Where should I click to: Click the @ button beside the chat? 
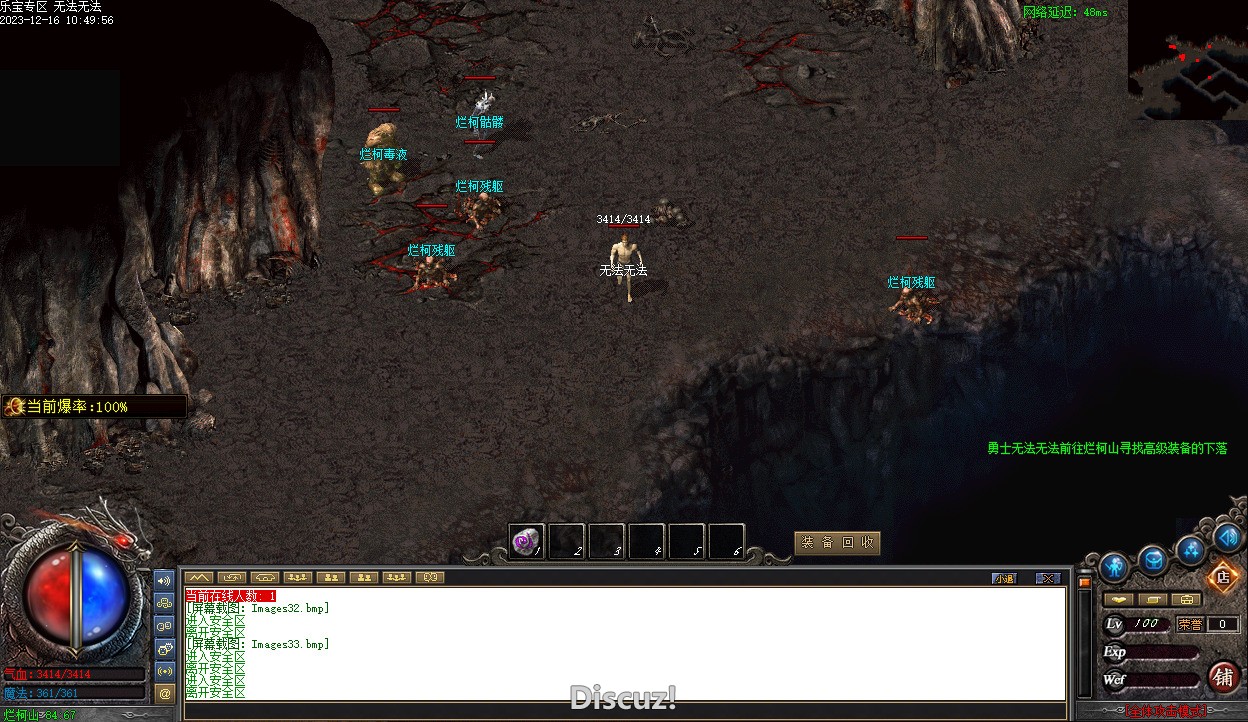(x=165, y=692)
